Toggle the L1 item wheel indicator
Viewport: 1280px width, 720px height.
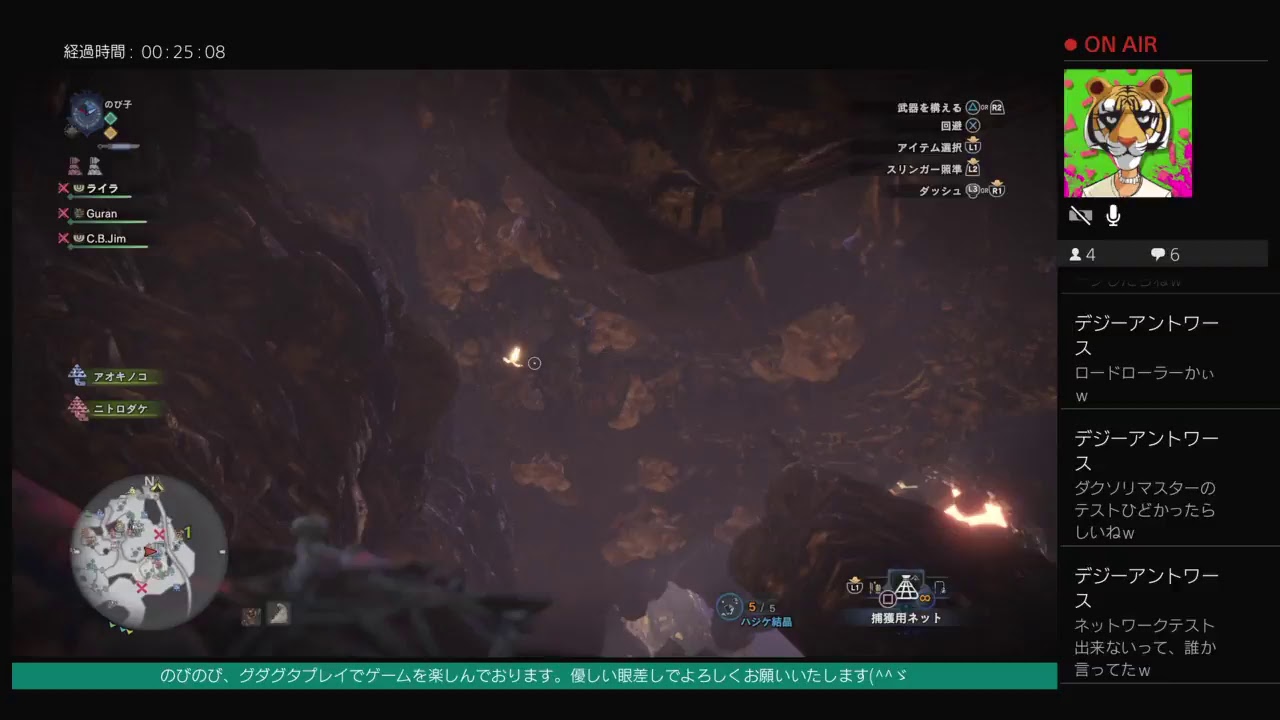pos(856,587)
